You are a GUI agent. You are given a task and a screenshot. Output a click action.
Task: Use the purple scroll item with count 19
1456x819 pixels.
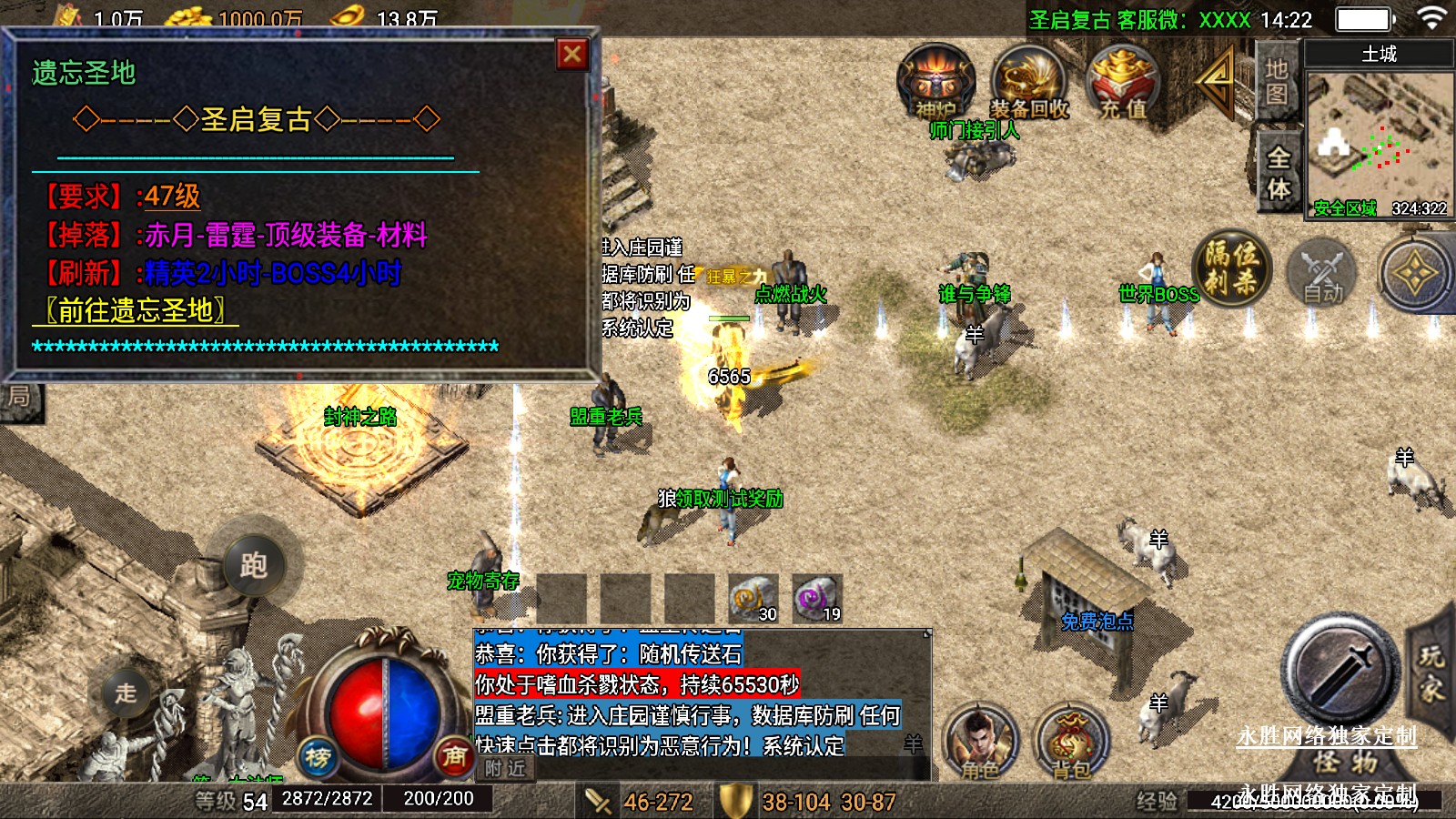click(x=816, y=598)
